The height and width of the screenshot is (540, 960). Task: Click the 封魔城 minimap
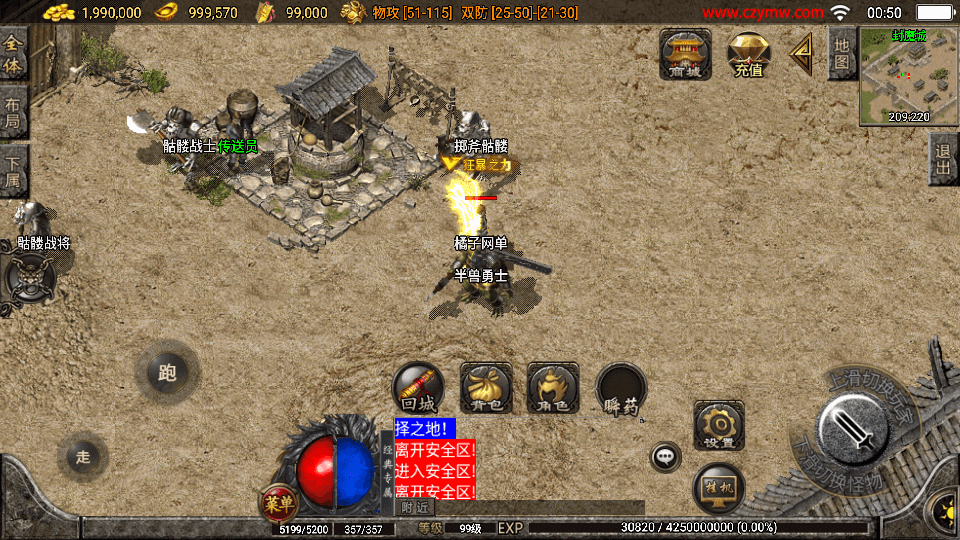tap(908, 75)
